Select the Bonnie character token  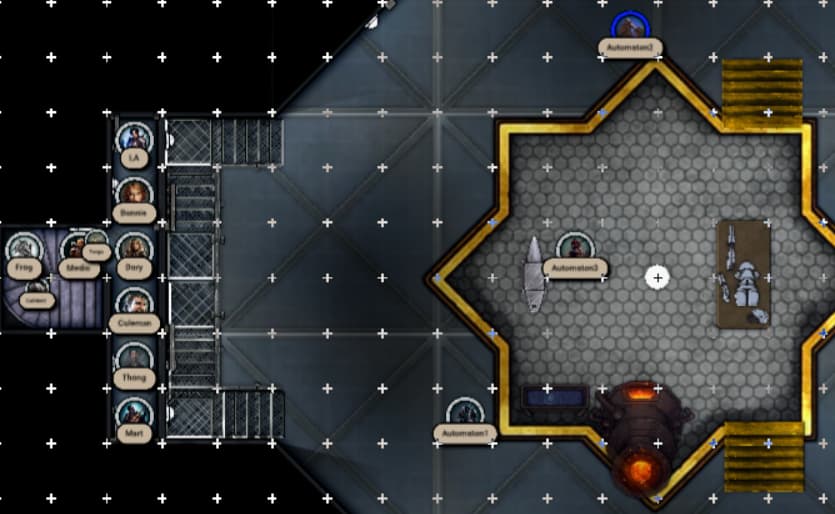coord(133,193)
